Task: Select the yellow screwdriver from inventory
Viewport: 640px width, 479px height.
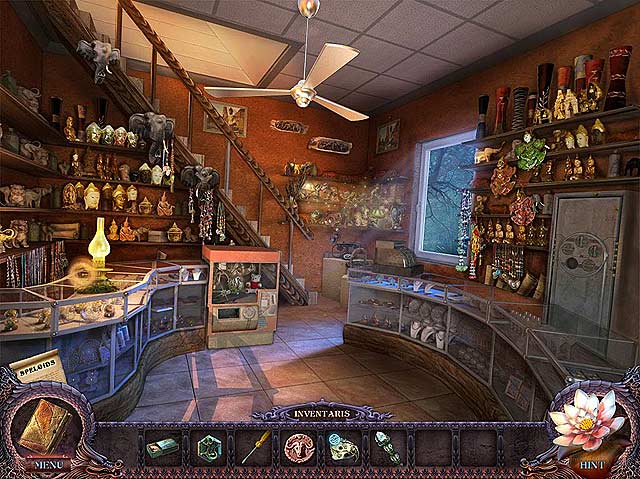Action: 254,448
